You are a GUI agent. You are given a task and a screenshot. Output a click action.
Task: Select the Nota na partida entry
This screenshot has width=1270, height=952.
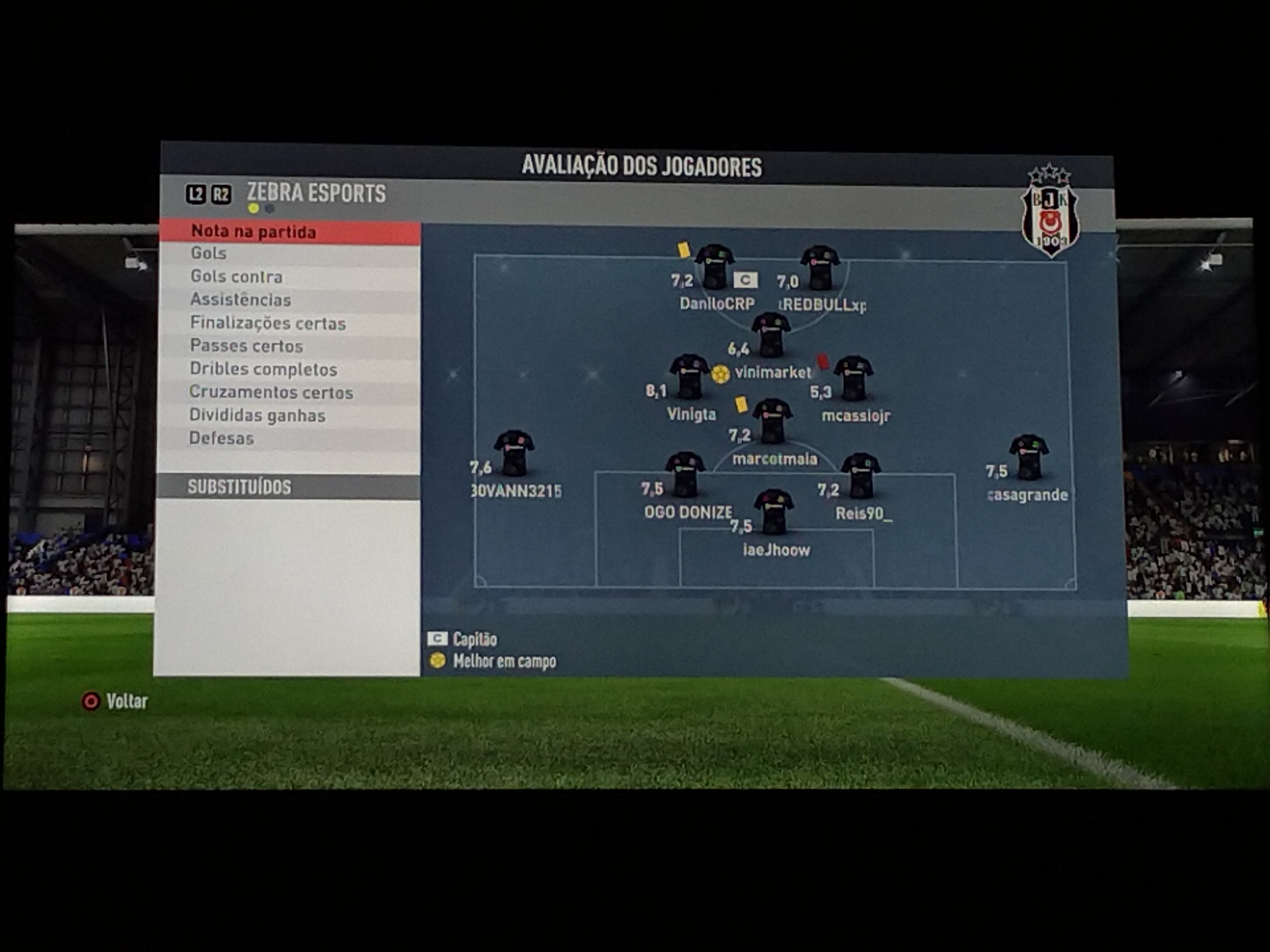[289, 232]
